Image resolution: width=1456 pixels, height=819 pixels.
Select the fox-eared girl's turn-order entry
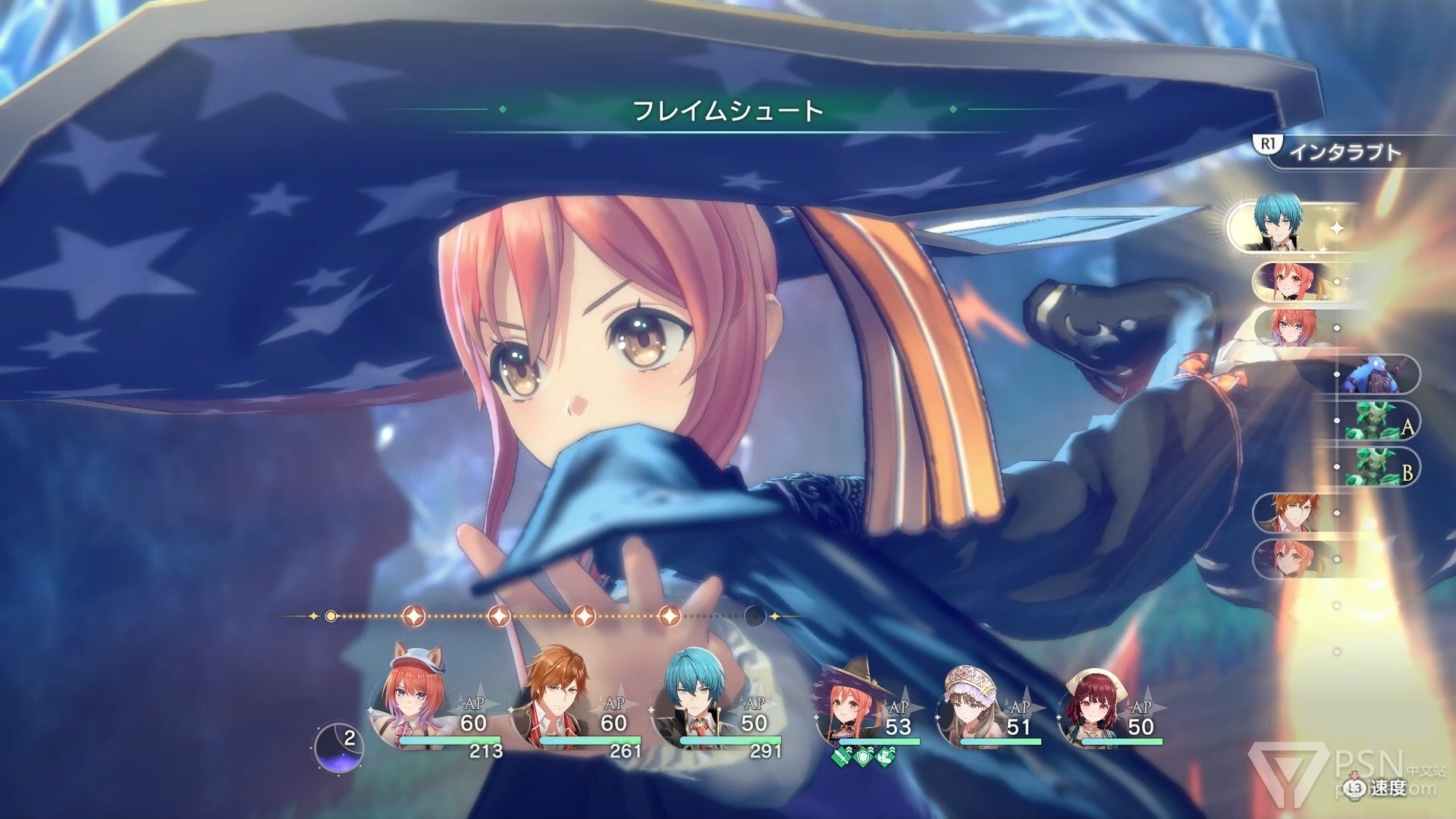click(1283, 328)
